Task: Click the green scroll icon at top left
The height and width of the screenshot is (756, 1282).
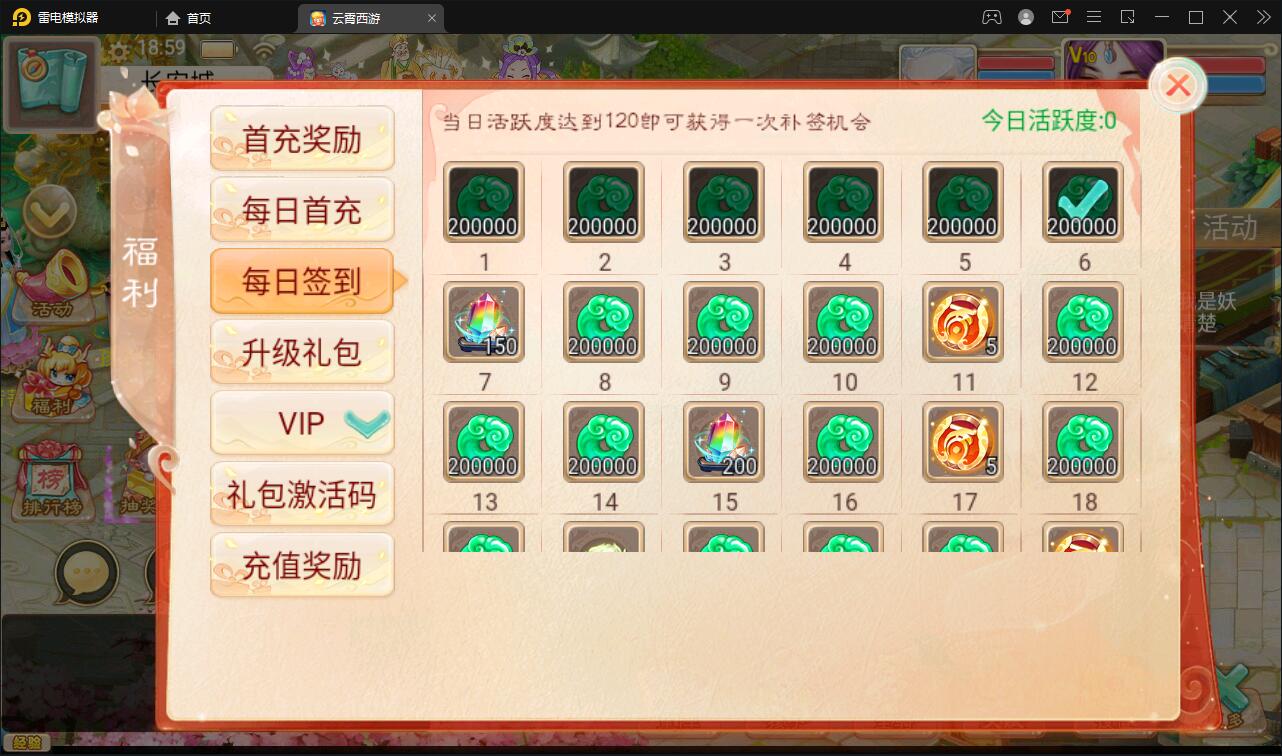Action: 52,85
